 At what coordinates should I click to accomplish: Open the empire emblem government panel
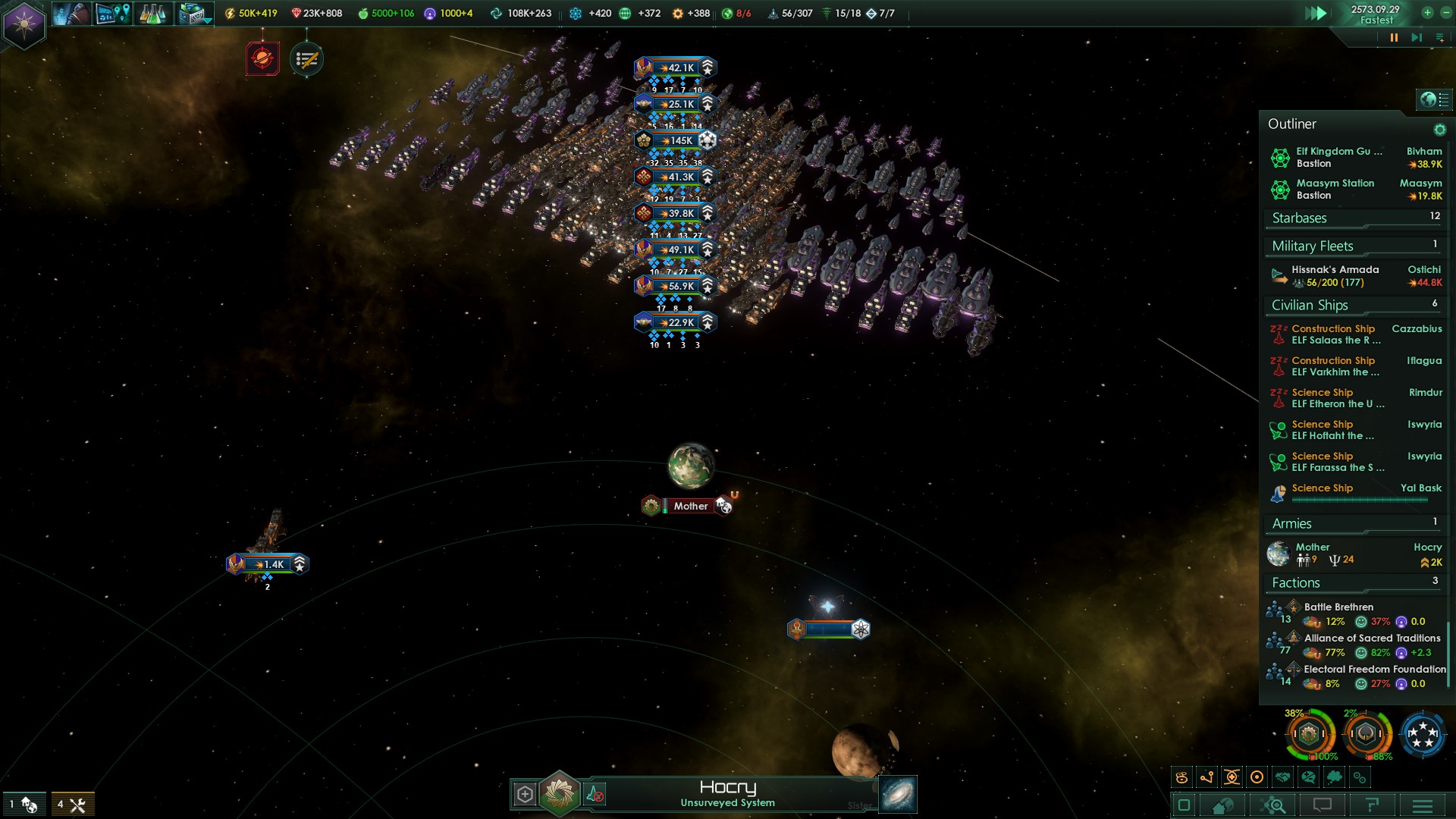(24, 24)
